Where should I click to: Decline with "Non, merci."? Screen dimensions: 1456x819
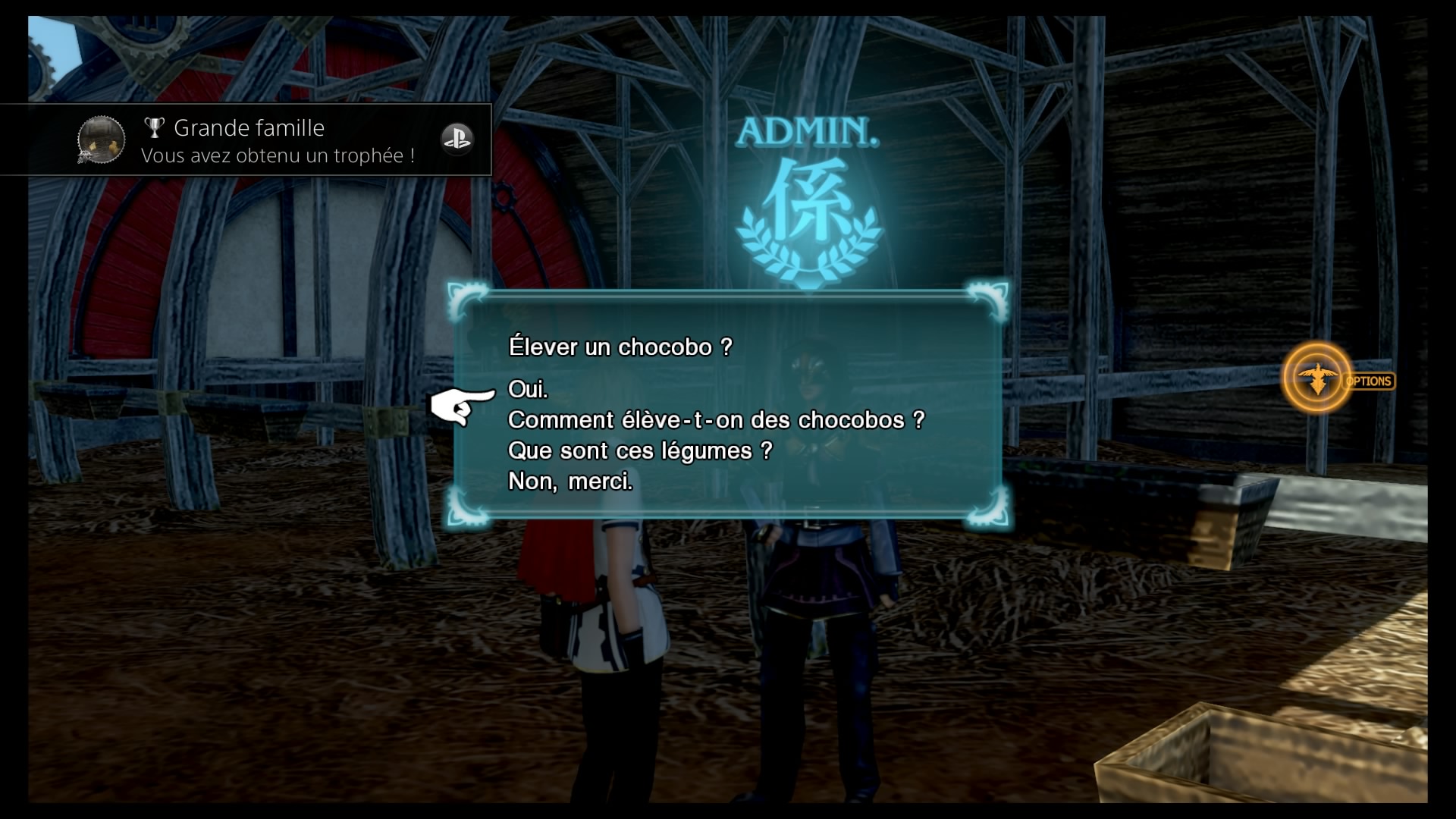(570, 482)
